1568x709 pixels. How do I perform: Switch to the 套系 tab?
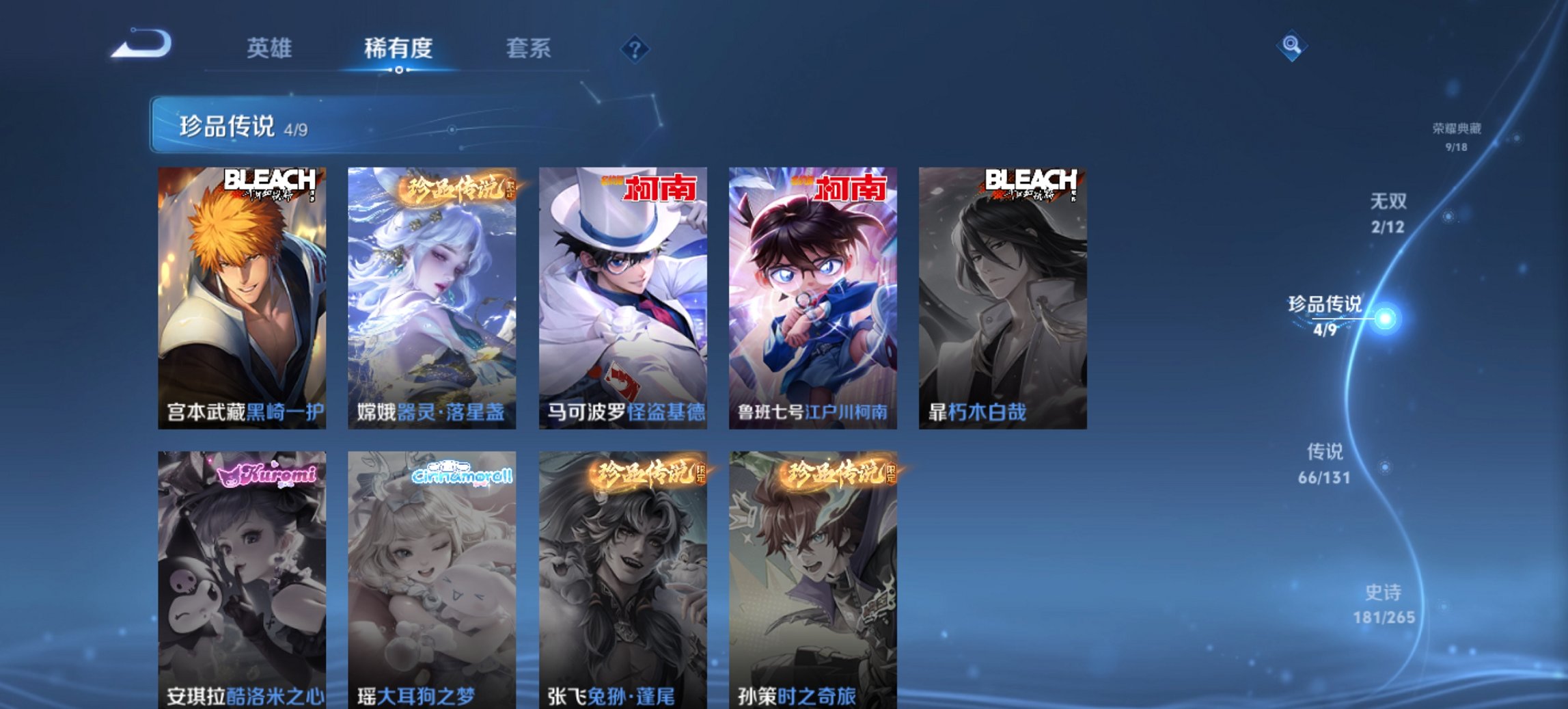tap(528, 48)
